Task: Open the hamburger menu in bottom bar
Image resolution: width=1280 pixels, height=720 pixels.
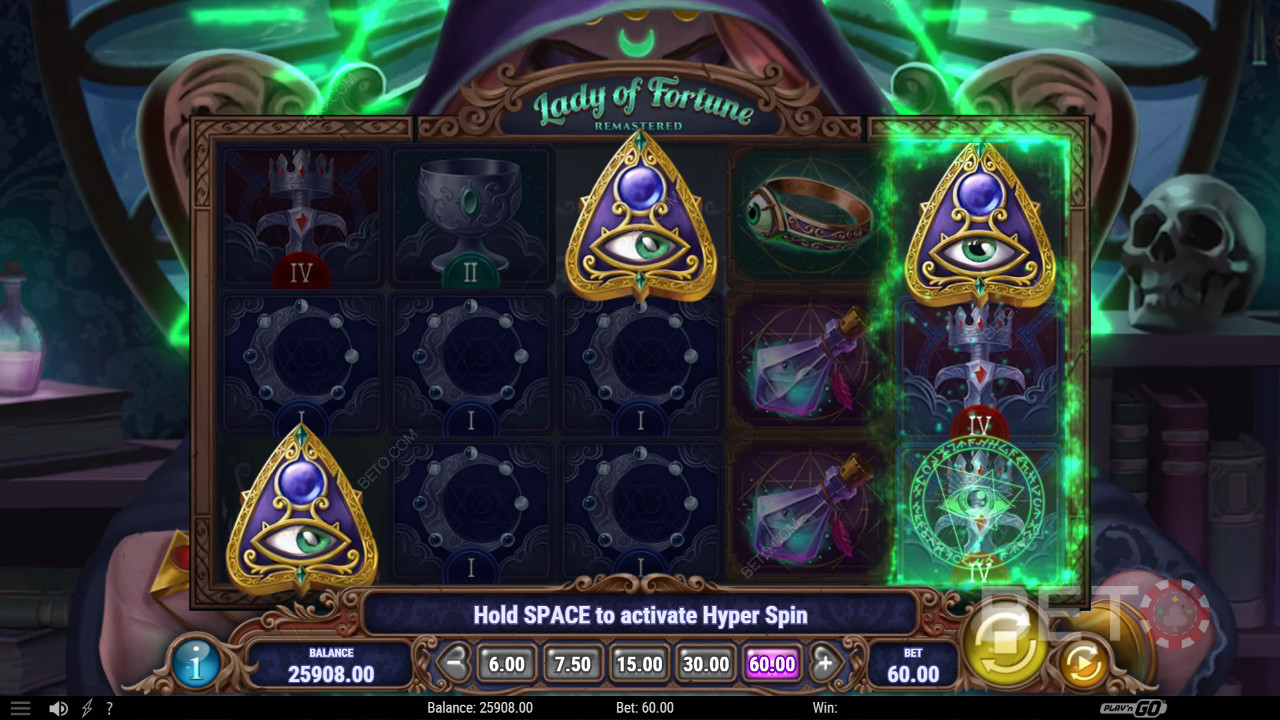Action: click(20, 708)
